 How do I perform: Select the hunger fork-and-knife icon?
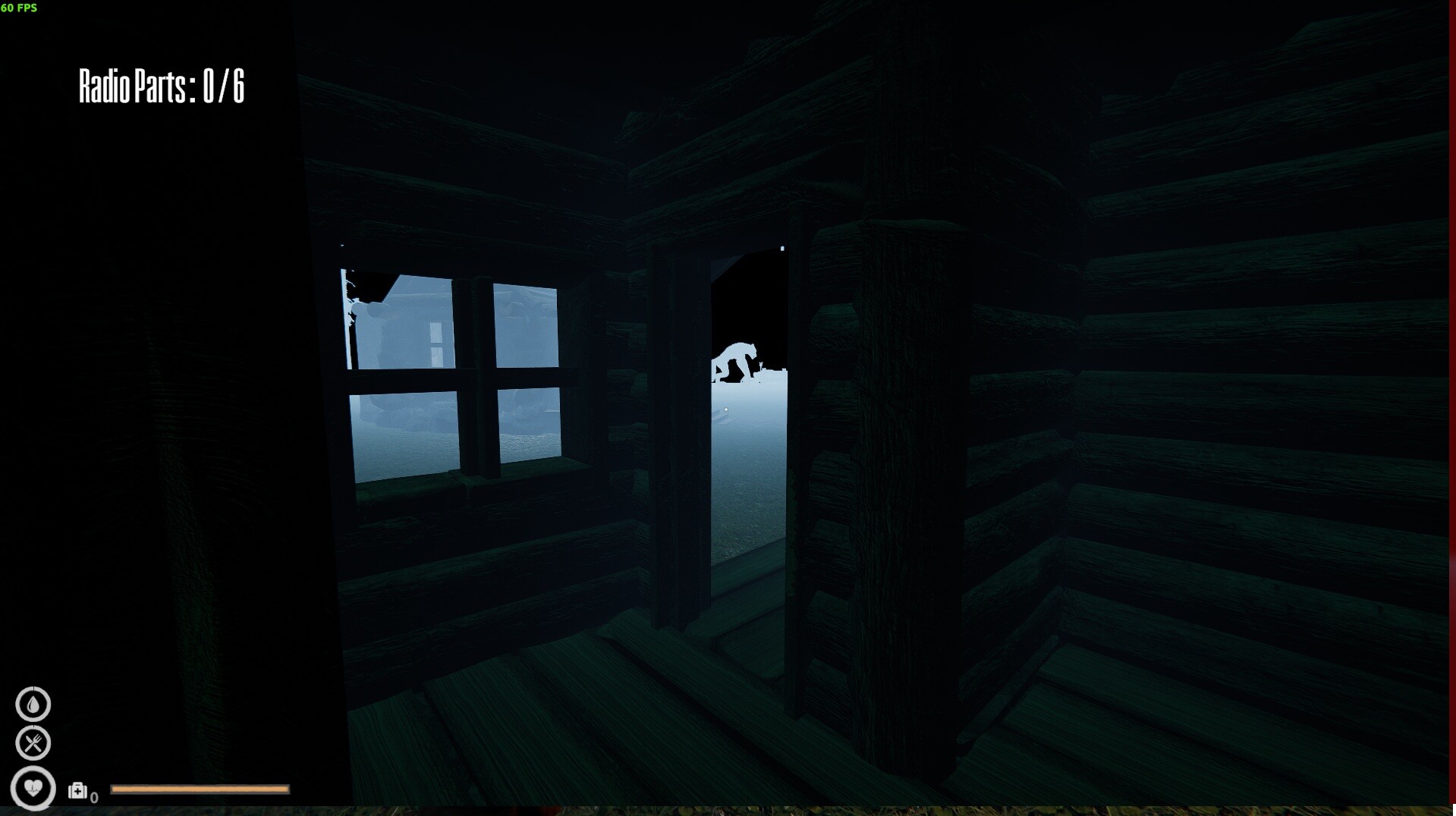click(x=33, y=744)
